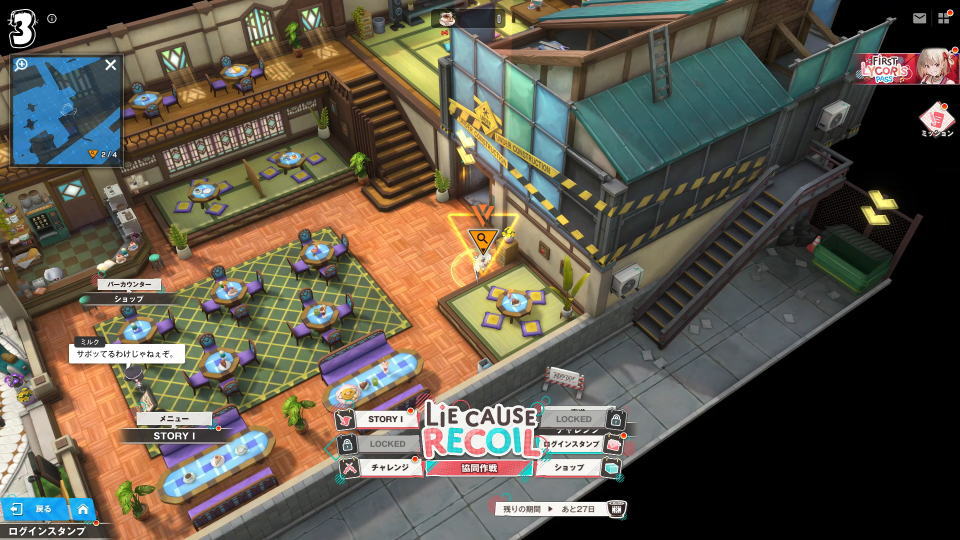Select the bar counter ショップ label

[128, 298]
